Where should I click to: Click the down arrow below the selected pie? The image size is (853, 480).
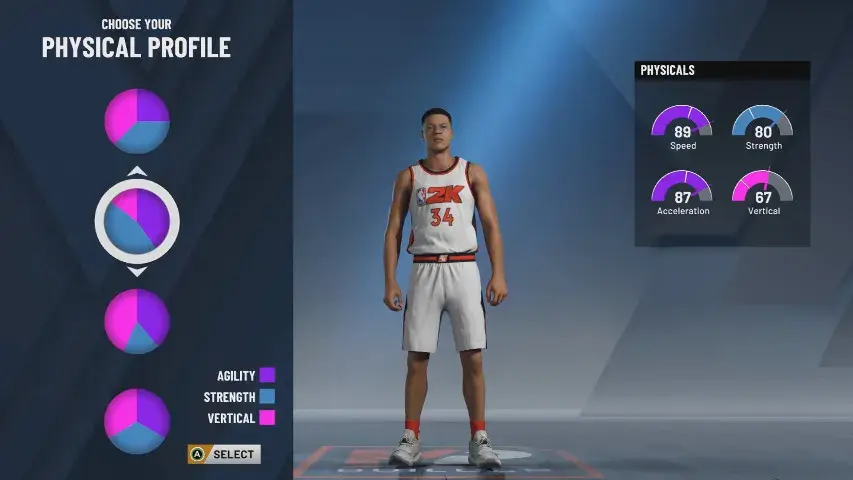point(137,271)
